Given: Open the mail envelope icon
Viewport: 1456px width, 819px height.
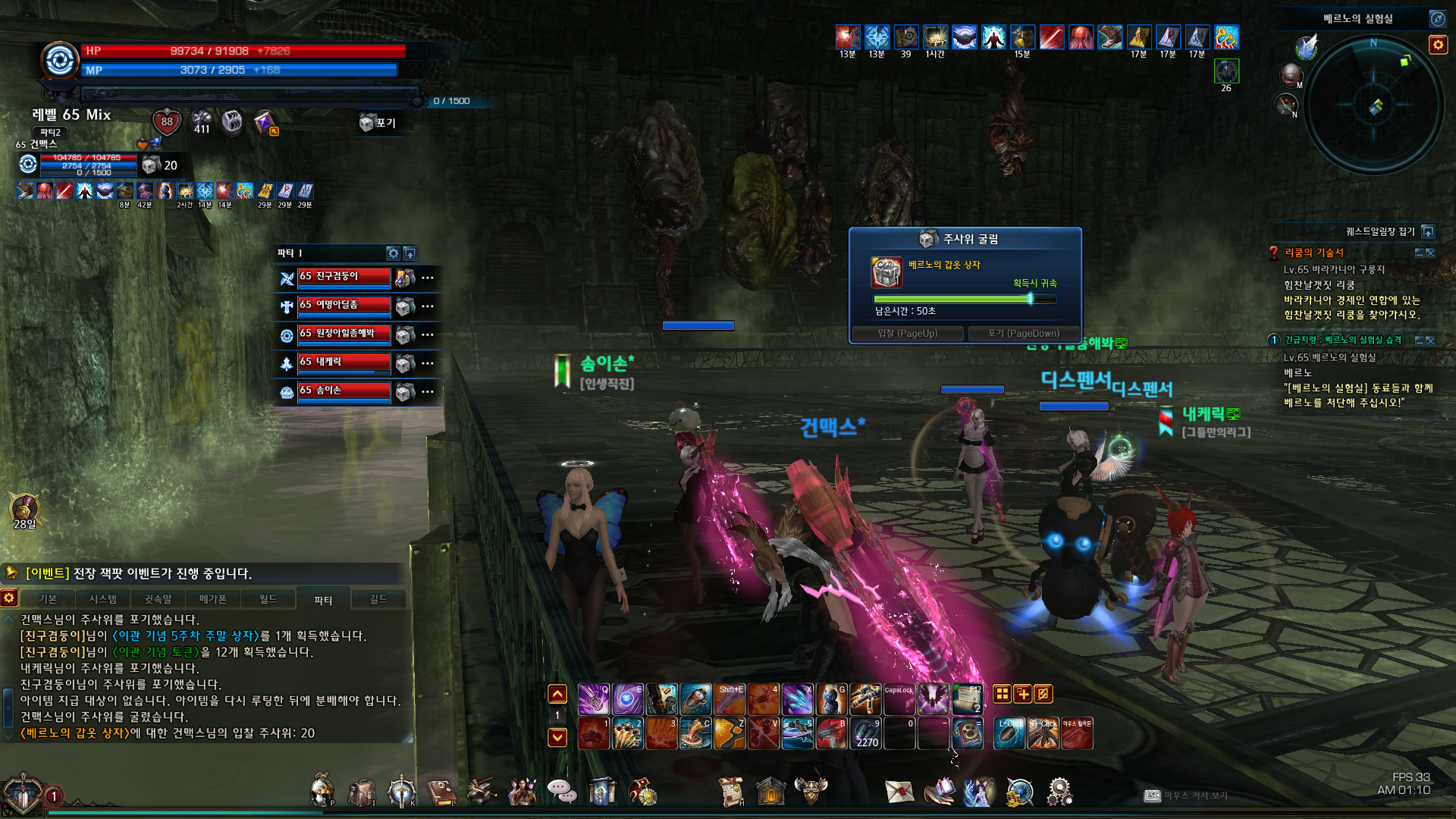Looking at the screenshot, I should click(x=899, y=792).
